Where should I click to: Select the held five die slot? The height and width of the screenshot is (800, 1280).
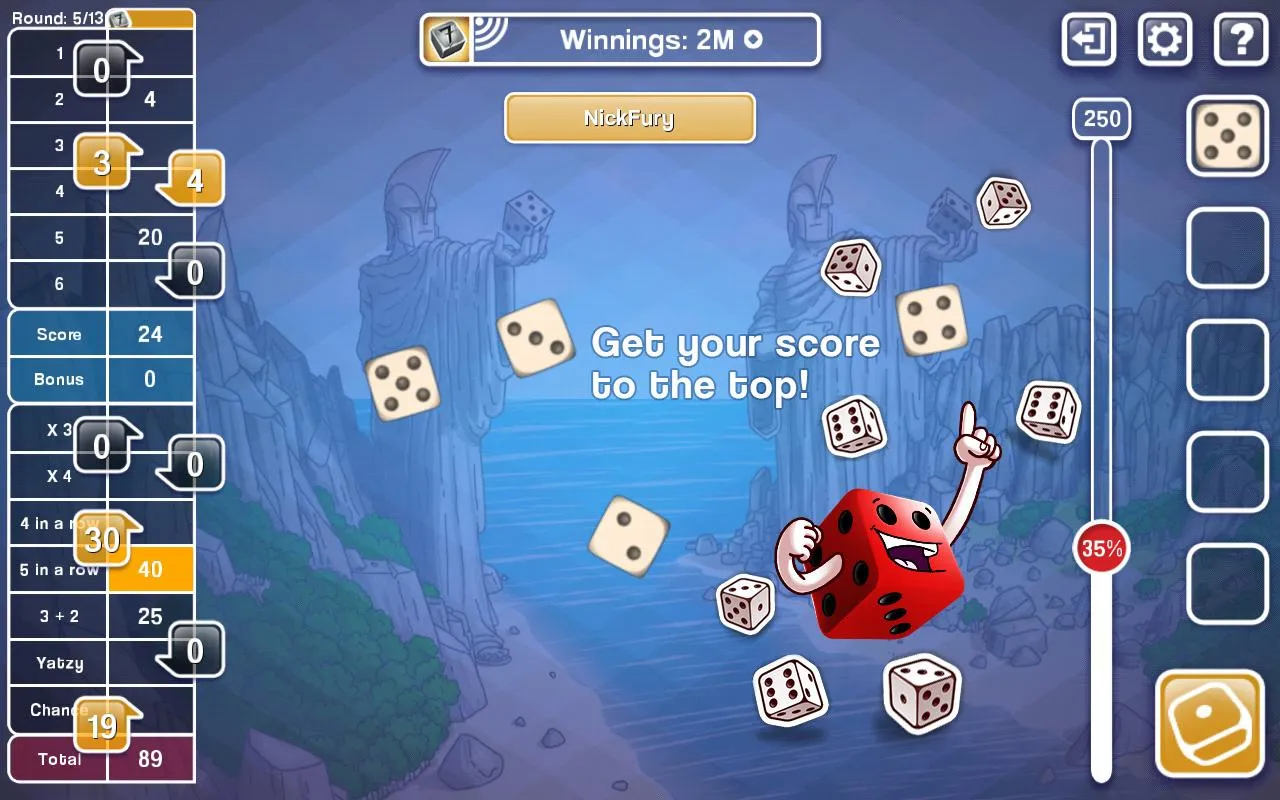point(1227,136)
